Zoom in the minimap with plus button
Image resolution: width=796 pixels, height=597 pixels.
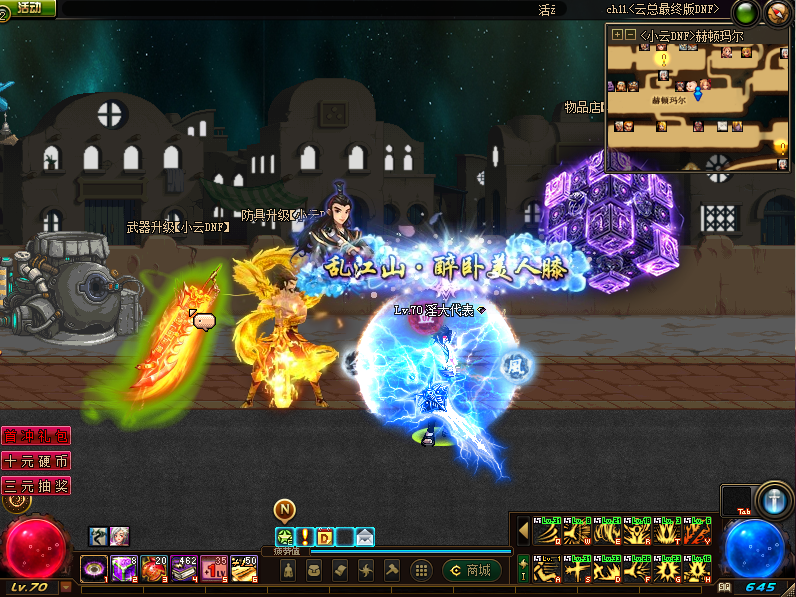617,34
